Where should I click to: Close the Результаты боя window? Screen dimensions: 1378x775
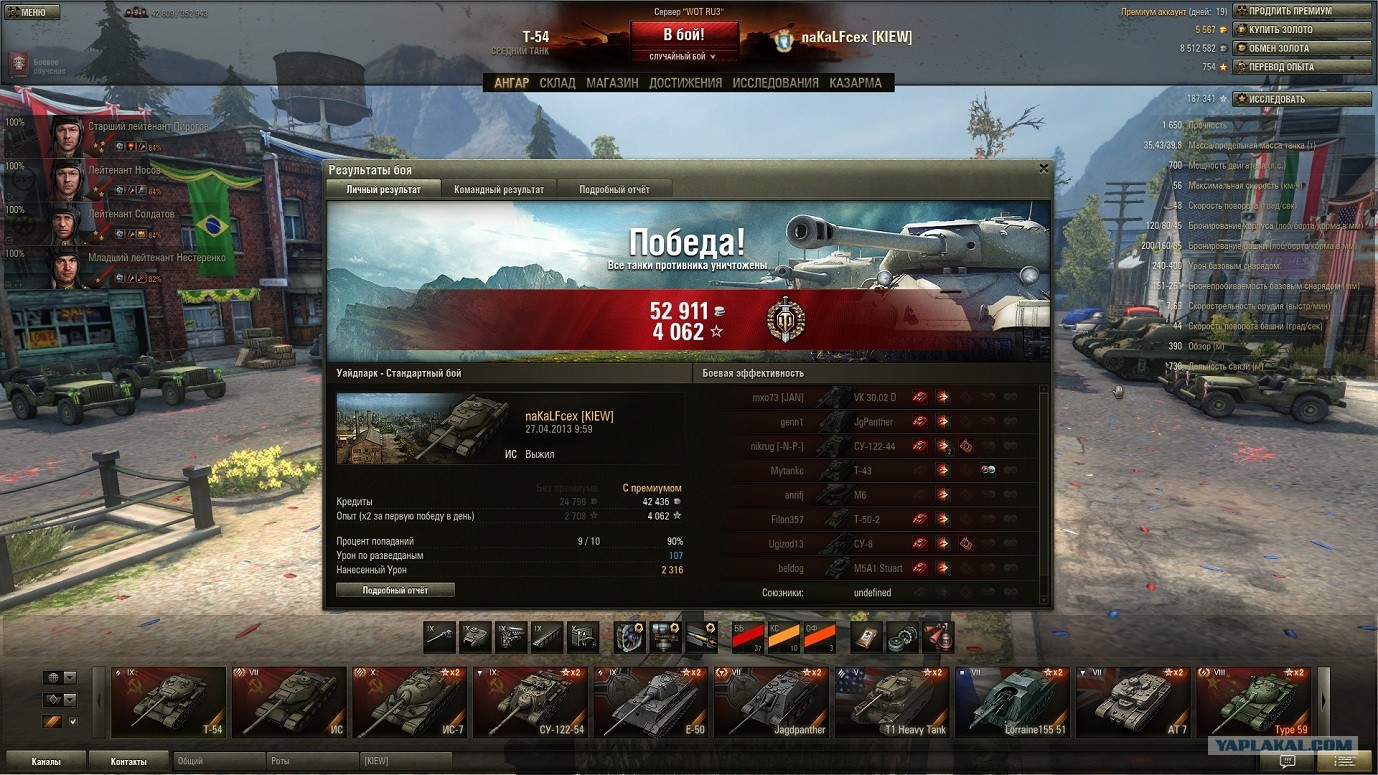click(1044, 169)
